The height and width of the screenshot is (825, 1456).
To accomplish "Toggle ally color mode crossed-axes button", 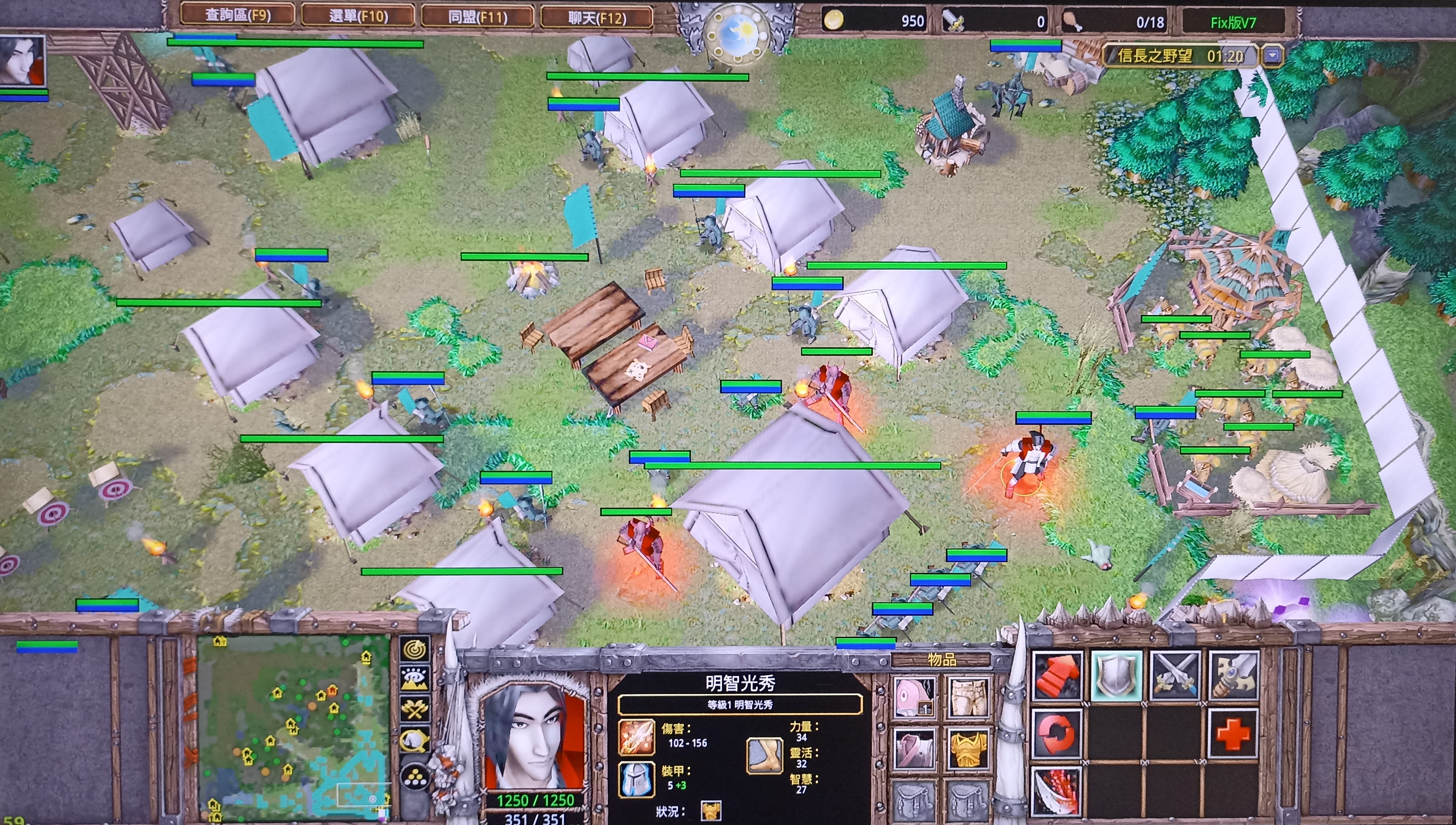I will (x=415, y=709).
